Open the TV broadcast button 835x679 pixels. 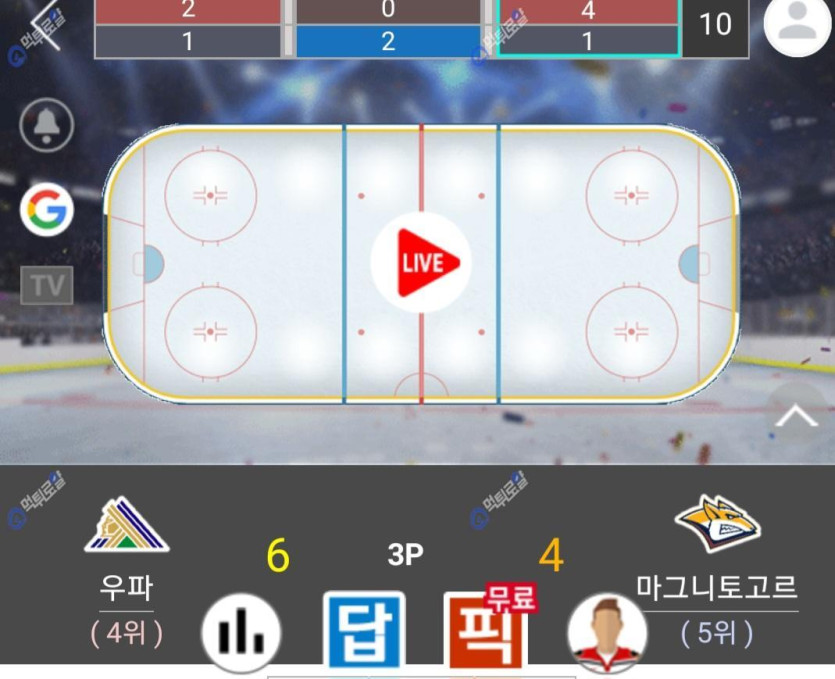point(47,285)
